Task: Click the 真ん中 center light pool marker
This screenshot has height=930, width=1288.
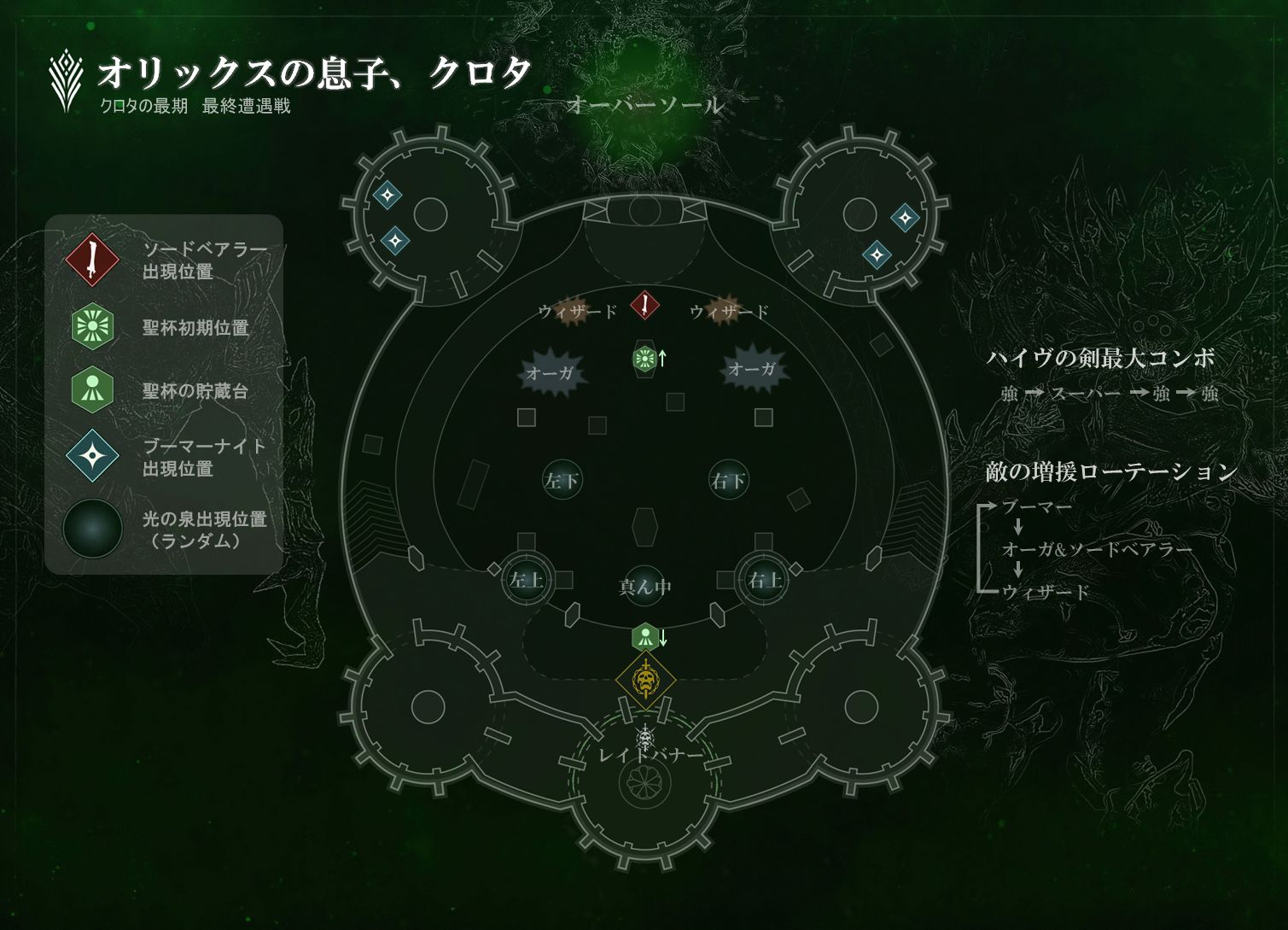Action: point(645,585)
